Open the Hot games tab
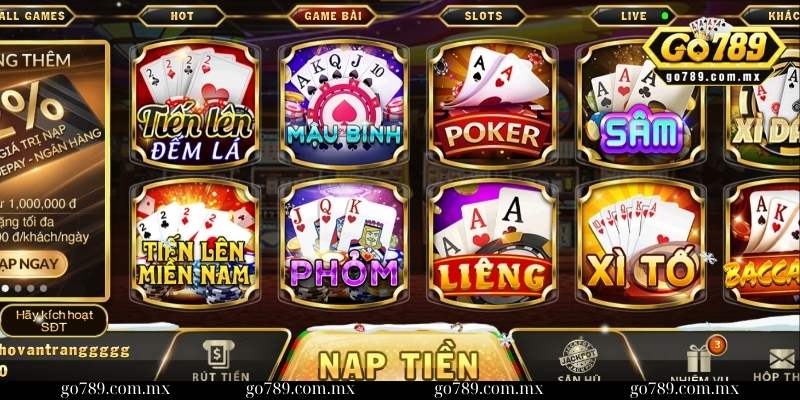 (182, 16)
